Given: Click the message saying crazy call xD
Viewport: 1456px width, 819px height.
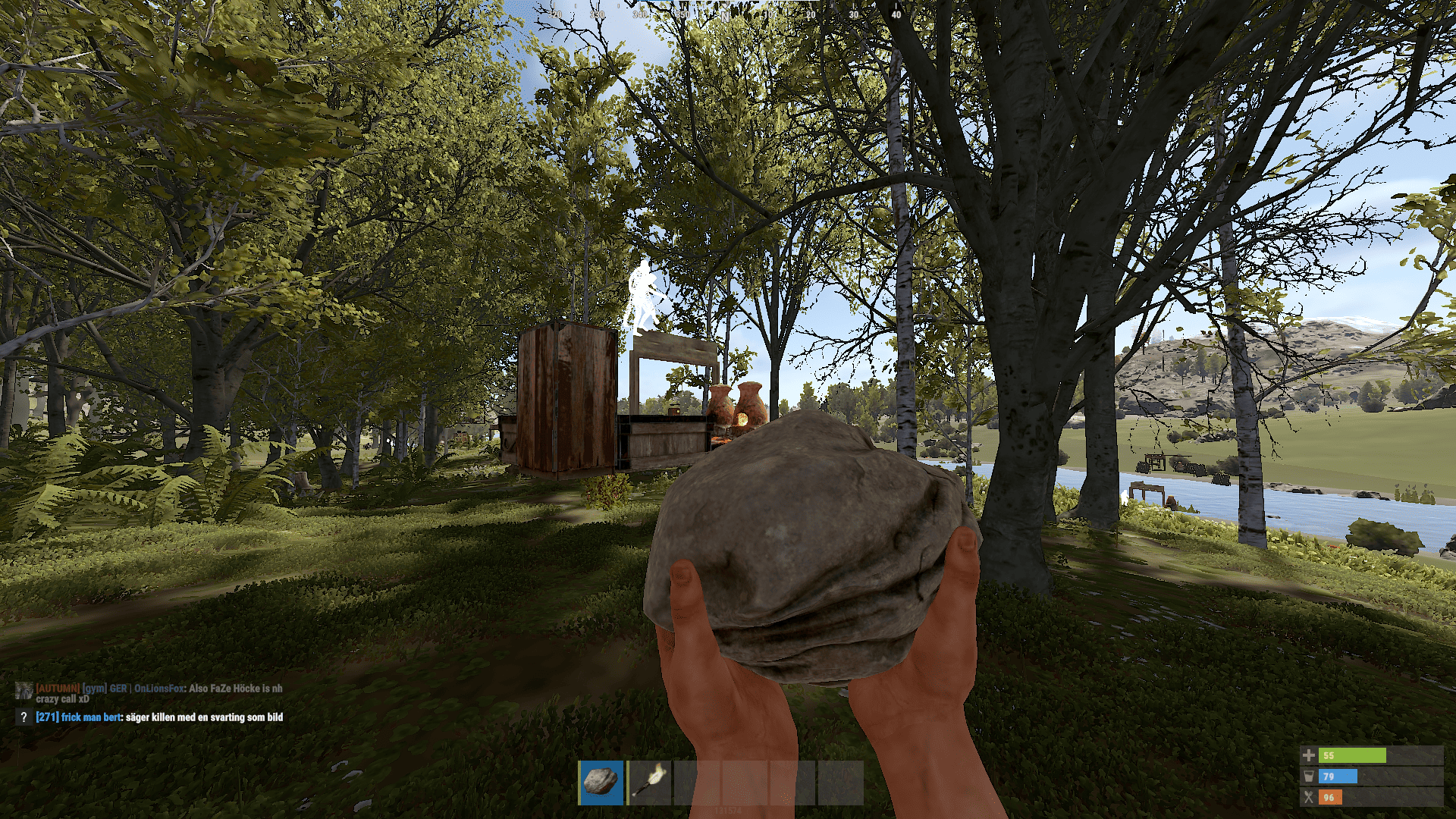Looking at the screenshot, I should tap(63, 699).
